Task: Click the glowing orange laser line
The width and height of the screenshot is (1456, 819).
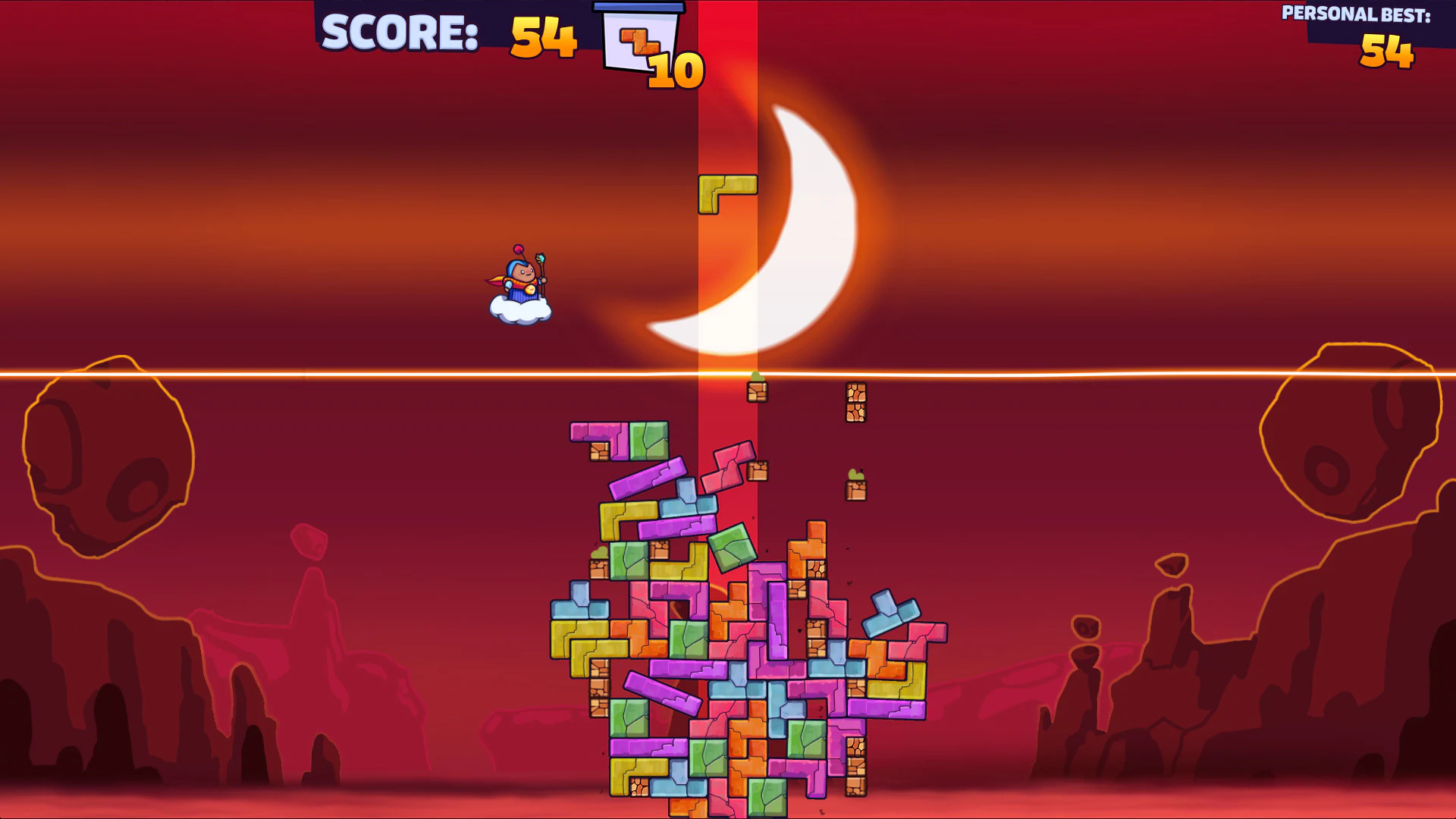Action: (303, 373)
